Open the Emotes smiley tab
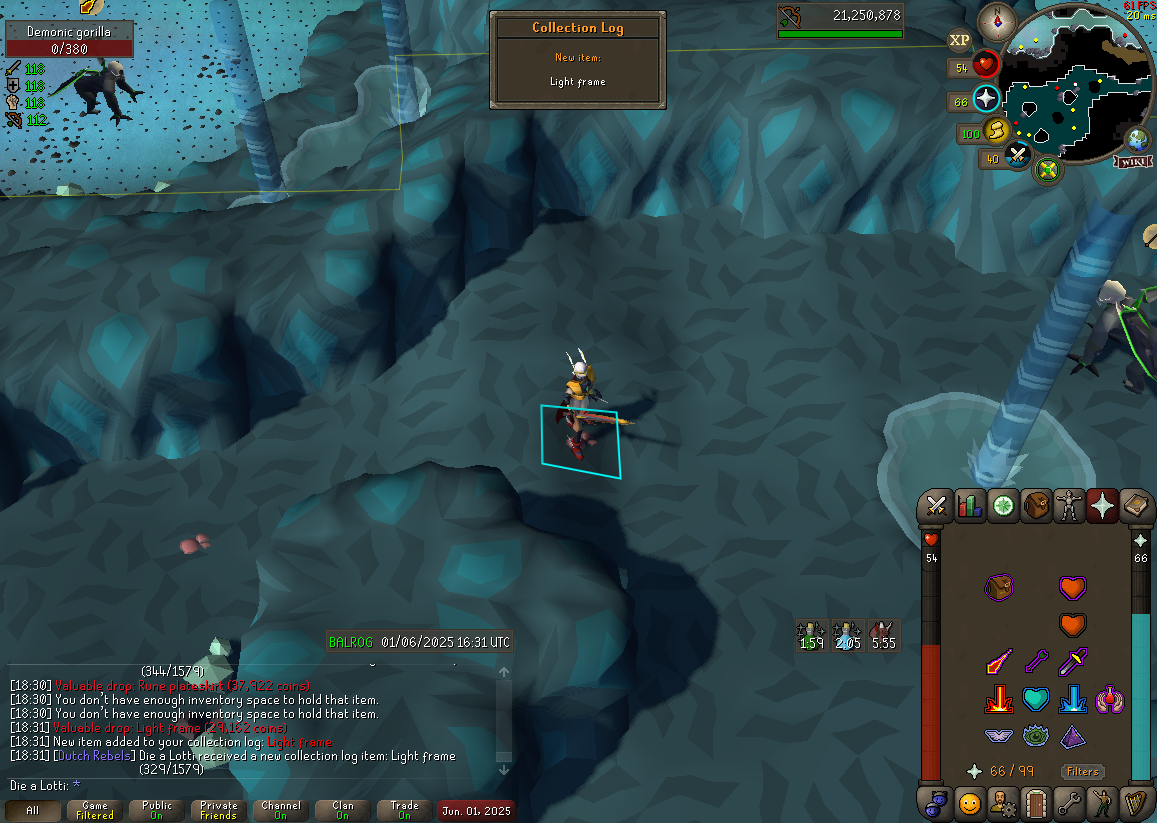The image size is (1157, 823). pos(969,802)
